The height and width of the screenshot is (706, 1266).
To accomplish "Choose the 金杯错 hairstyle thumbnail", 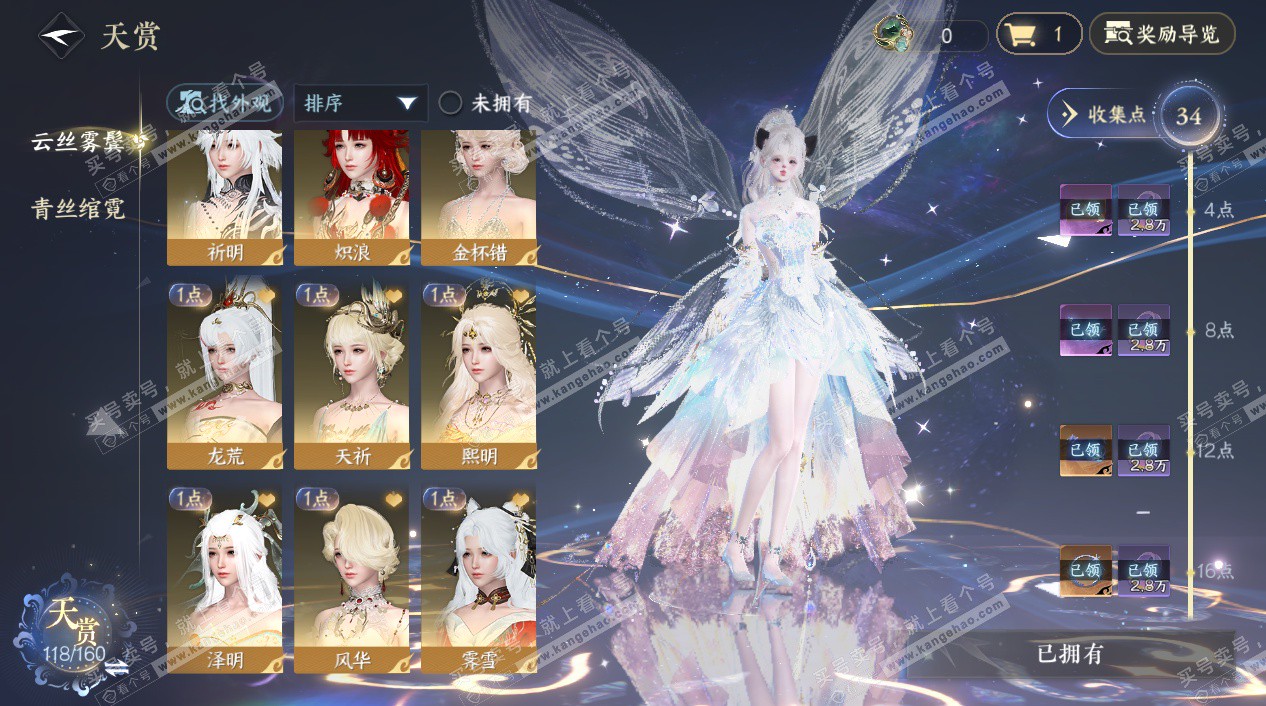I will pyautogui.click(x=478, y=197).
